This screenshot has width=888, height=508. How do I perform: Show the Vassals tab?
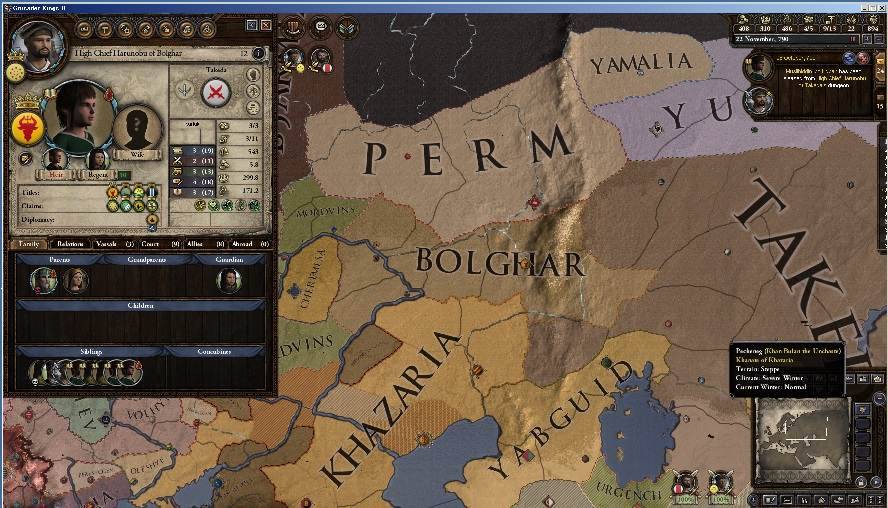[106, 243]
